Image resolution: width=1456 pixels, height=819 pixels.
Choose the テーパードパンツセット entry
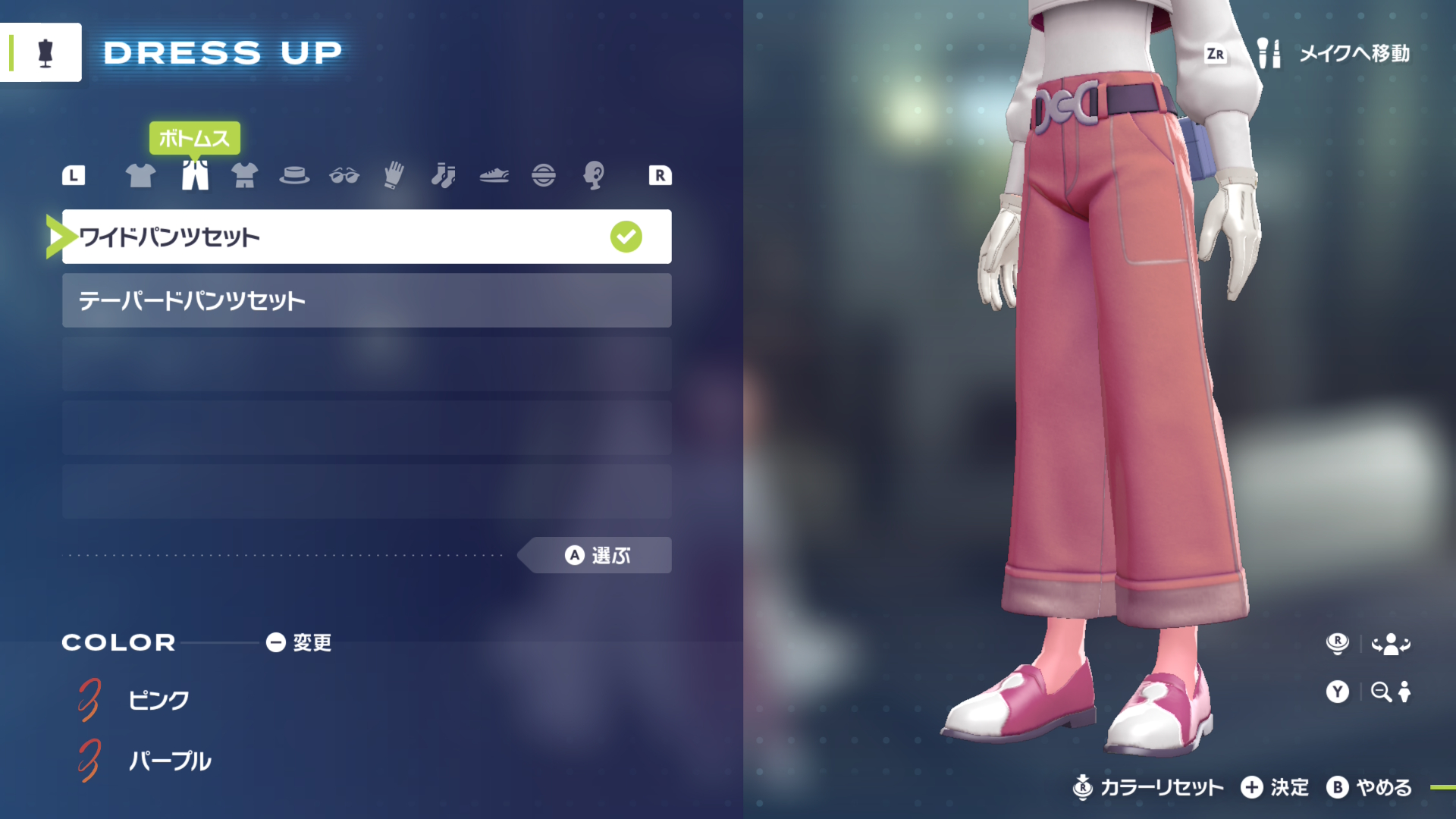point(366,300)
